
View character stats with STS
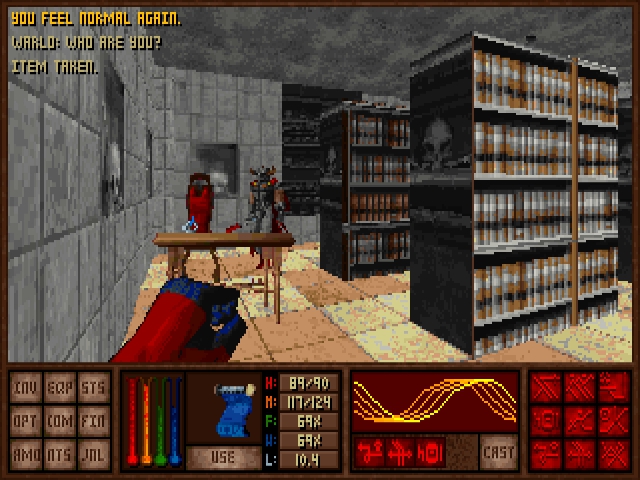pyautogui.click(x=93, y=387)
